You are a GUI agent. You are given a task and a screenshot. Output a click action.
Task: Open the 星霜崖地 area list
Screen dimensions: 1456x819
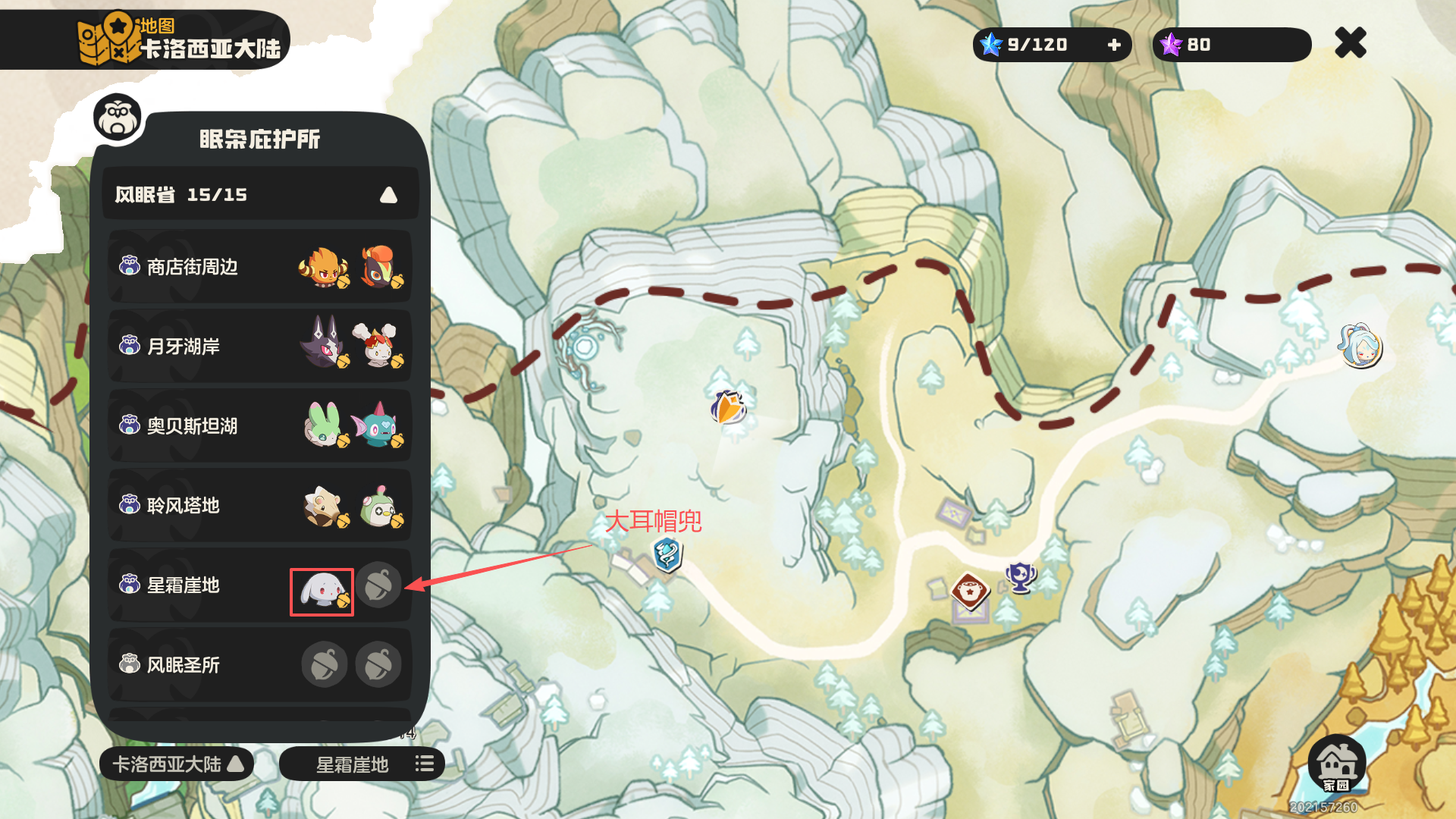(x=362, y=764)
